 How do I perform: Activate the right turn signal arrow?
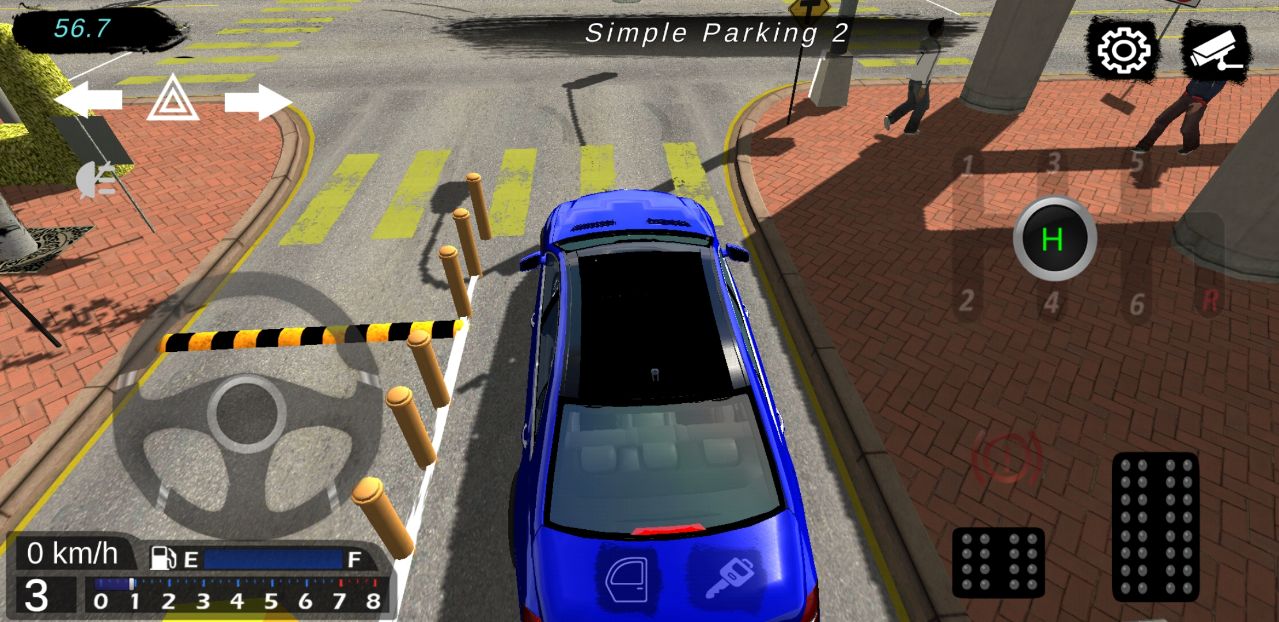pos(258,101)
